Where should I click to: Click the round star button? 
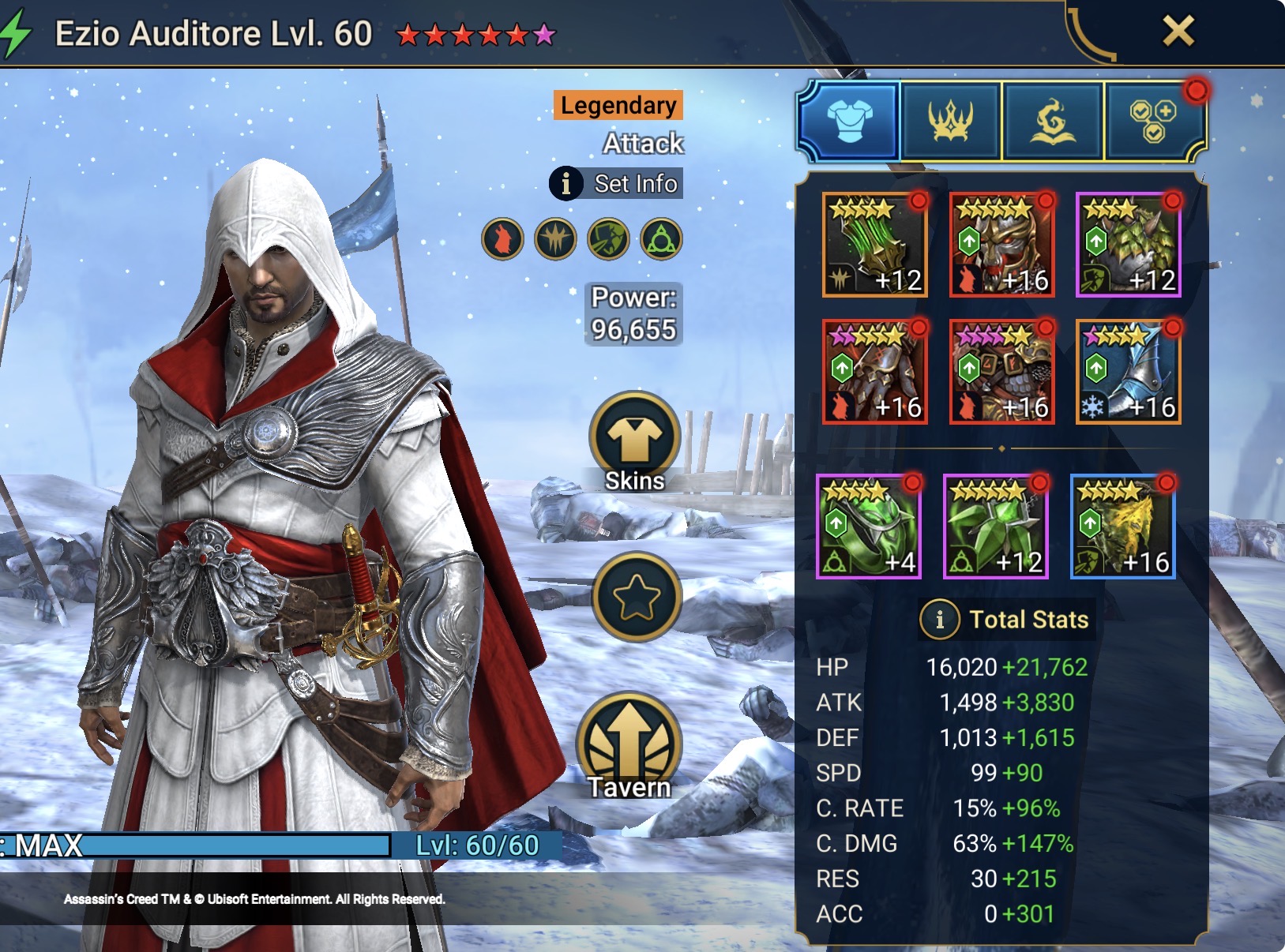tap(636, 597)
